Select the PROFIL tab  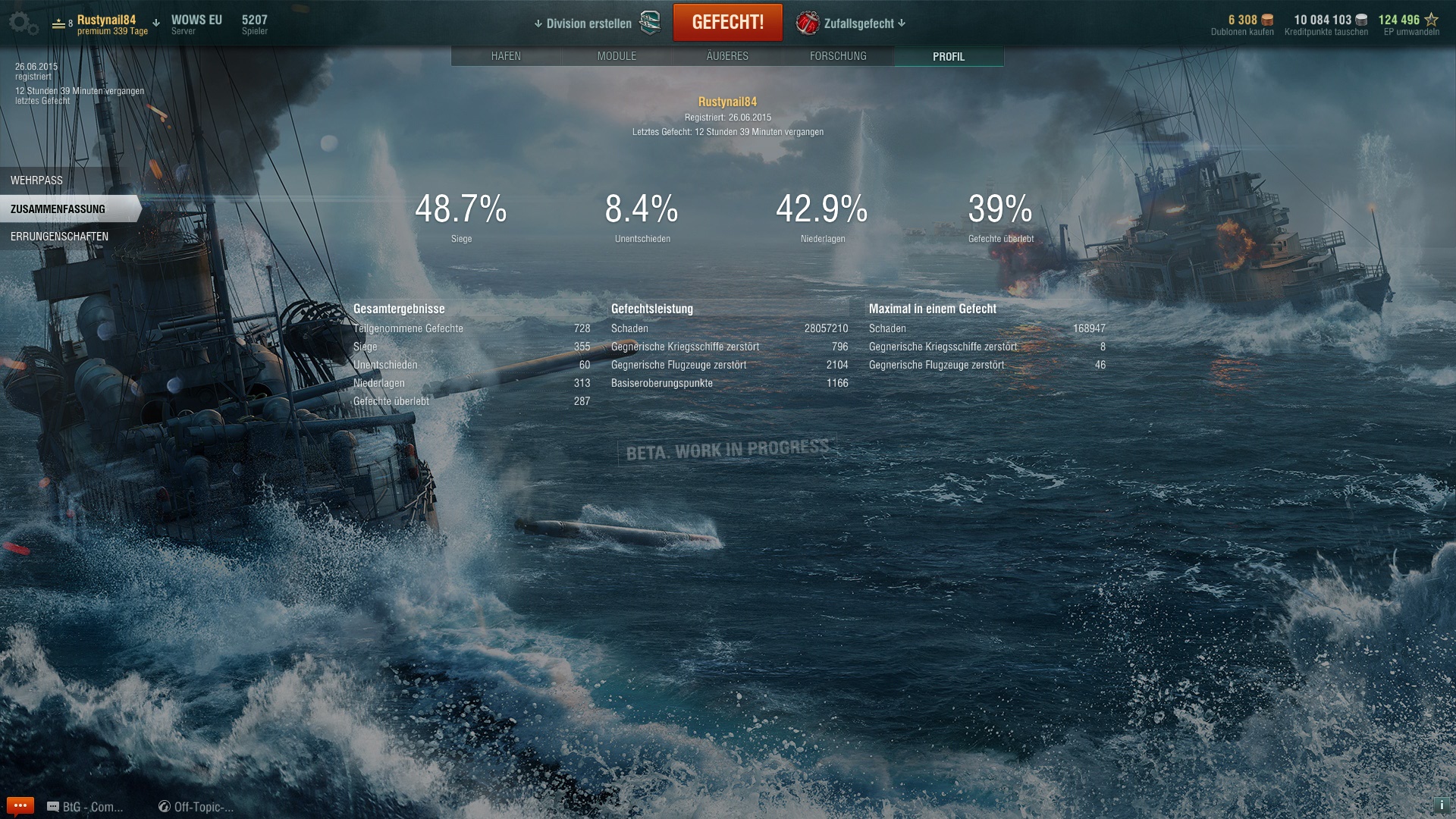point(949,56)
